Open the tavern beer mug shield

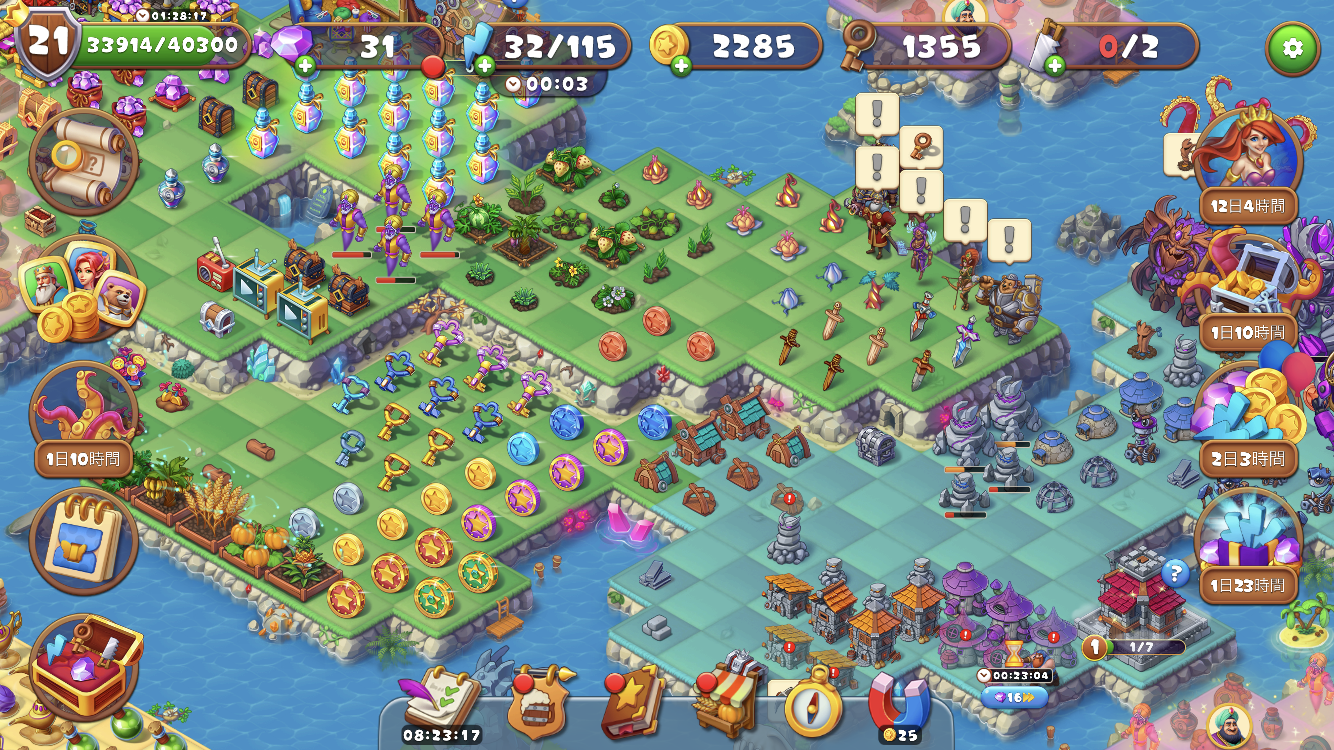(x=542, y=703)
